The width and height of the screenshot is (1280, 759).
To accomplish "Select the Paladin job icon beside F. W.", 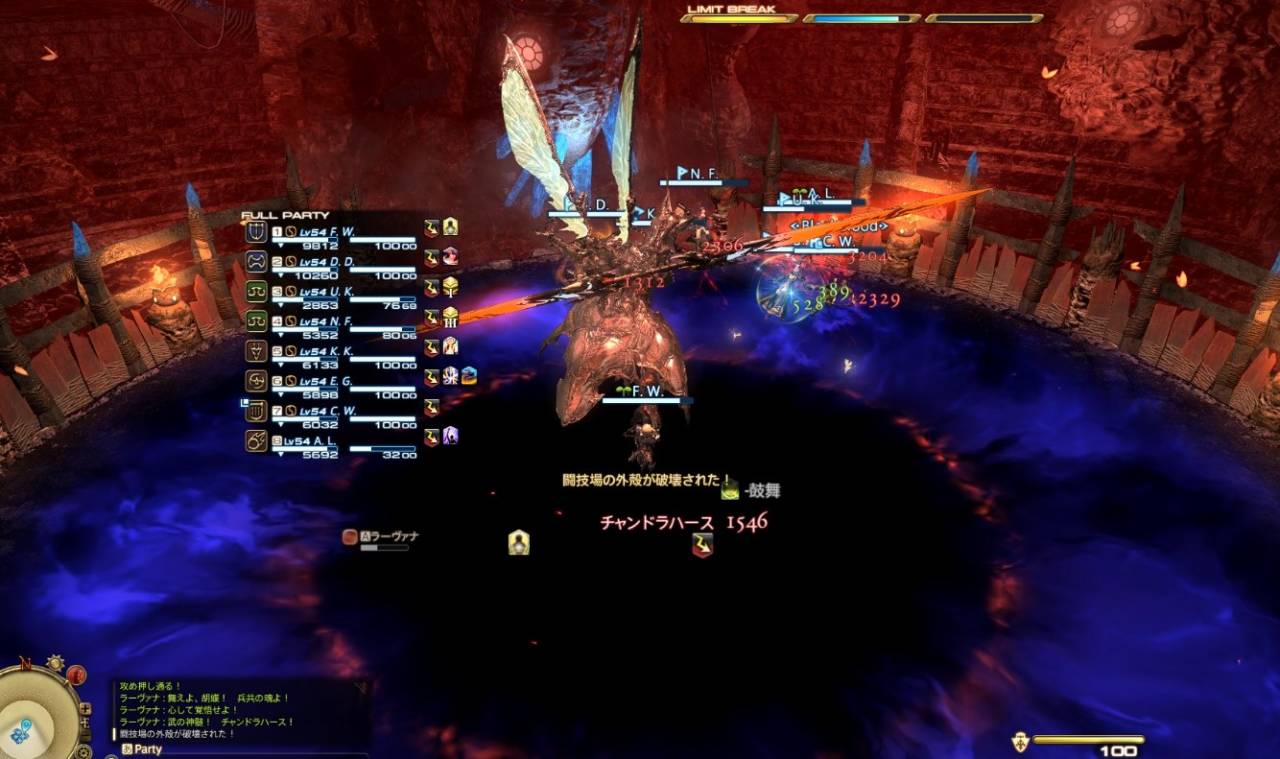I will click(258, 231).
